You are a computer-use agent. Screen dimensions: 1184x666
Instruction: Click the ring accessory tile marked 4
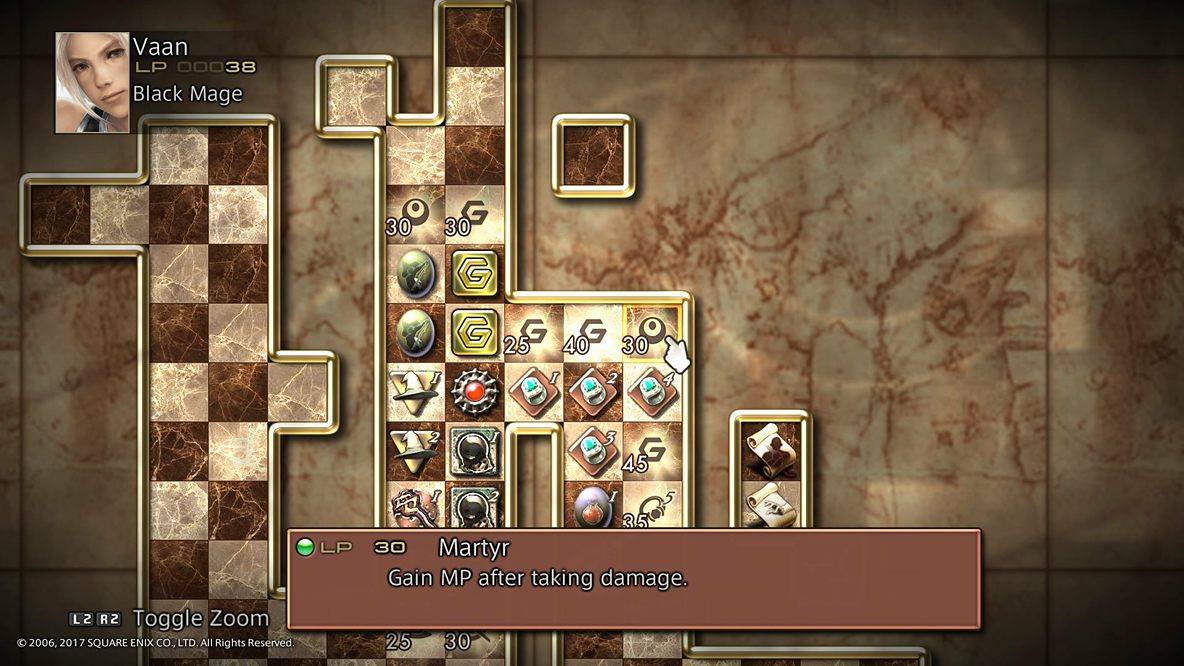coord(651,392)
